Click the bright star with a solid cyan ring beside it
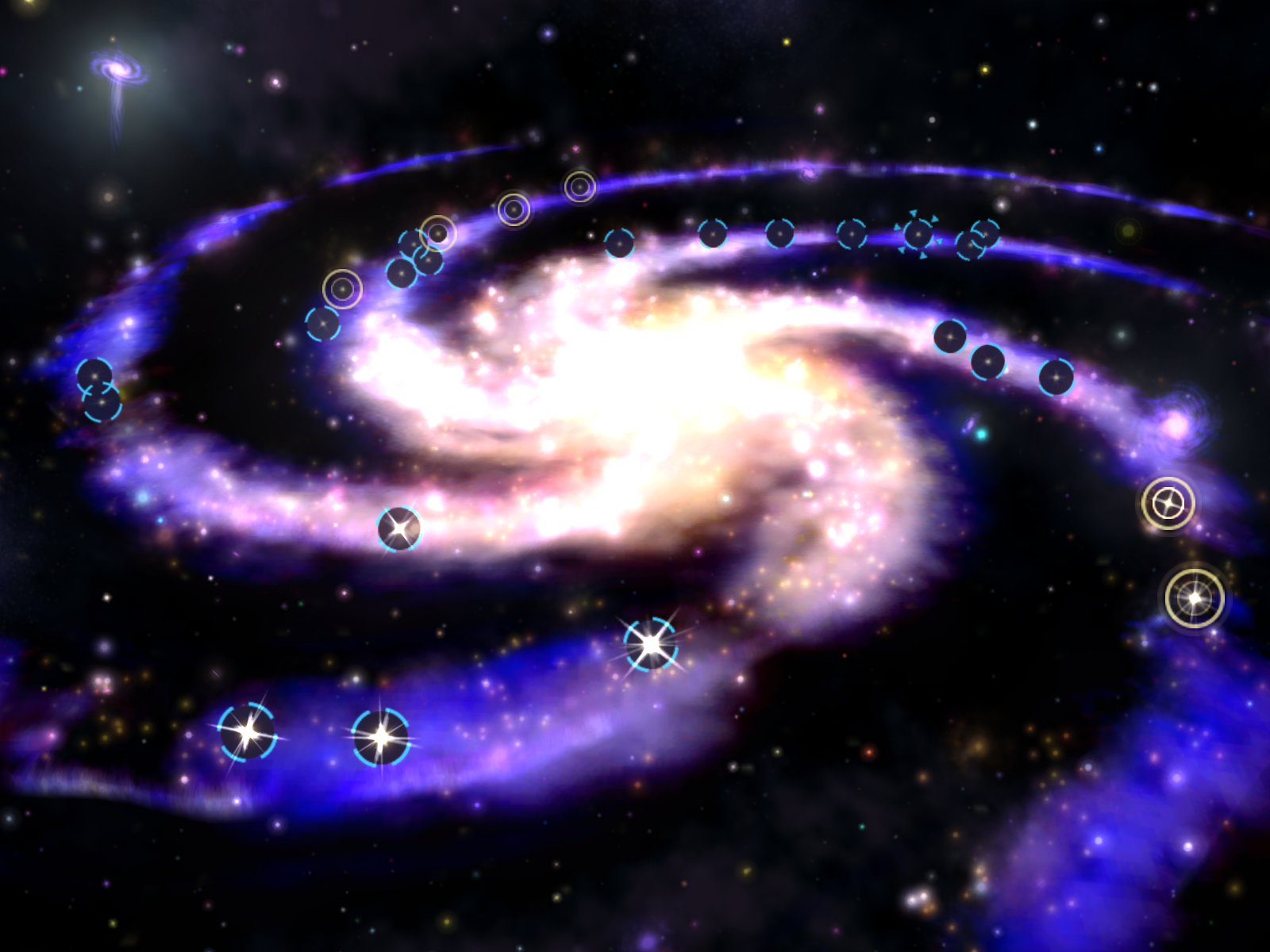 pyautogui.click(x=382, y=738)
